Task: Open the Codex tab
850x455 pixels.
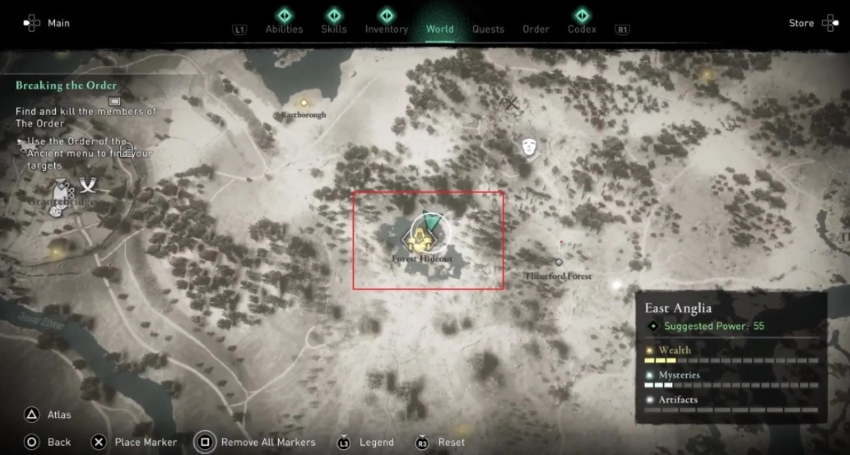Action: click(x=582, y=29)
